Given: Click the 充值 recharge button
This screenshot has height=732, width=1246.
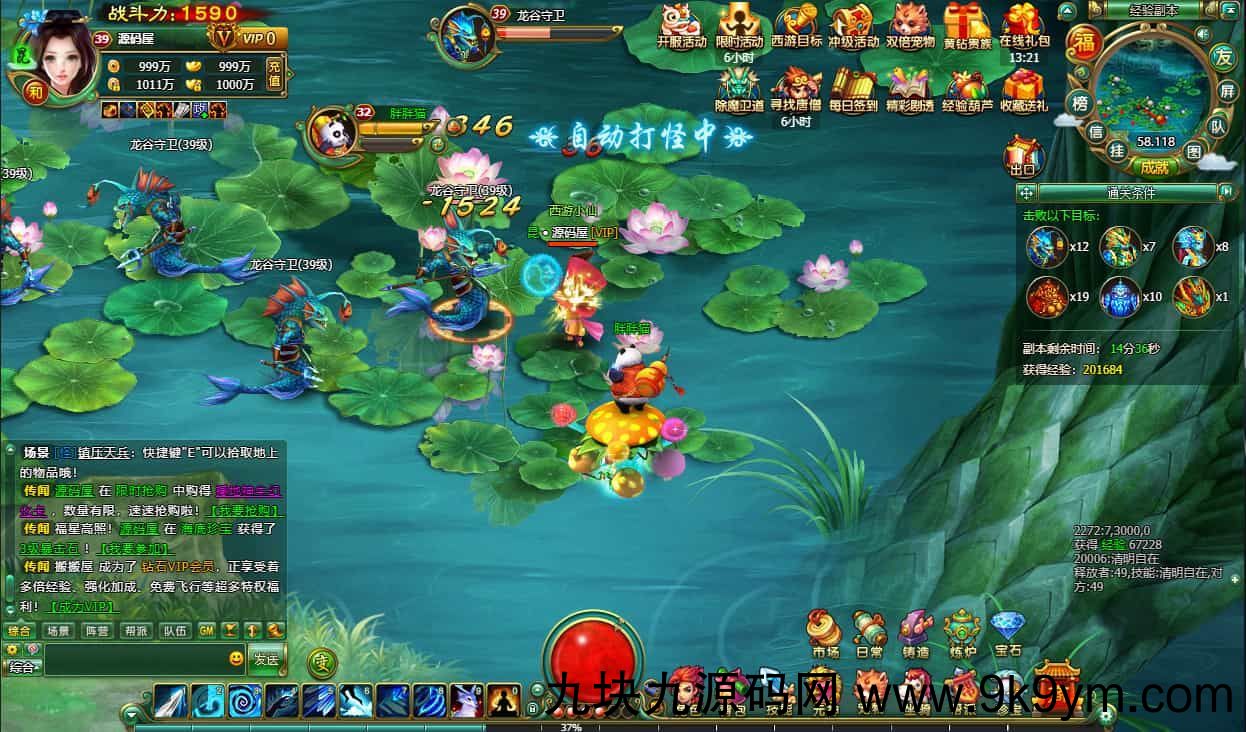Looking at the screenshot, I should (x=274, y=75).
